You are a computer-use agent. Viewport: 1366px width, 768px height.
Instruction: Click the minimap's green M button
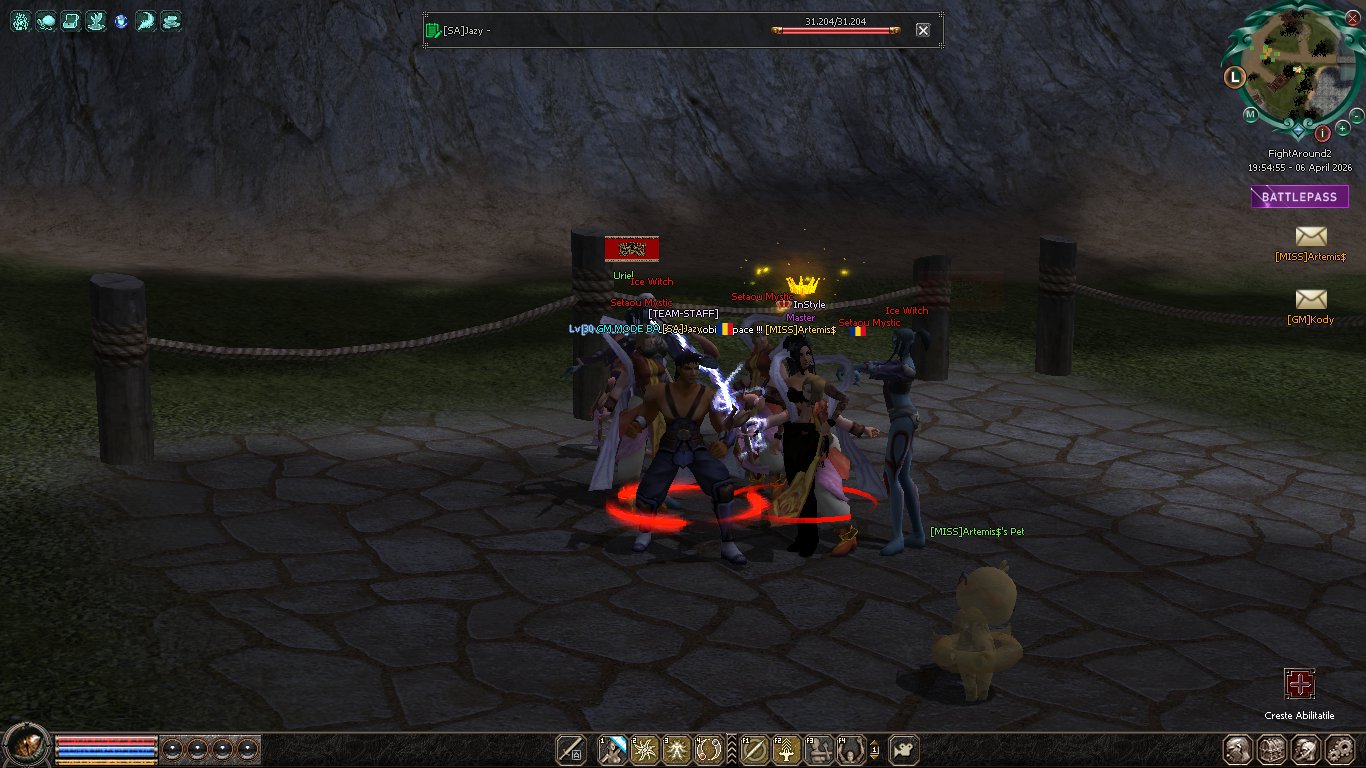(1250, 115)
